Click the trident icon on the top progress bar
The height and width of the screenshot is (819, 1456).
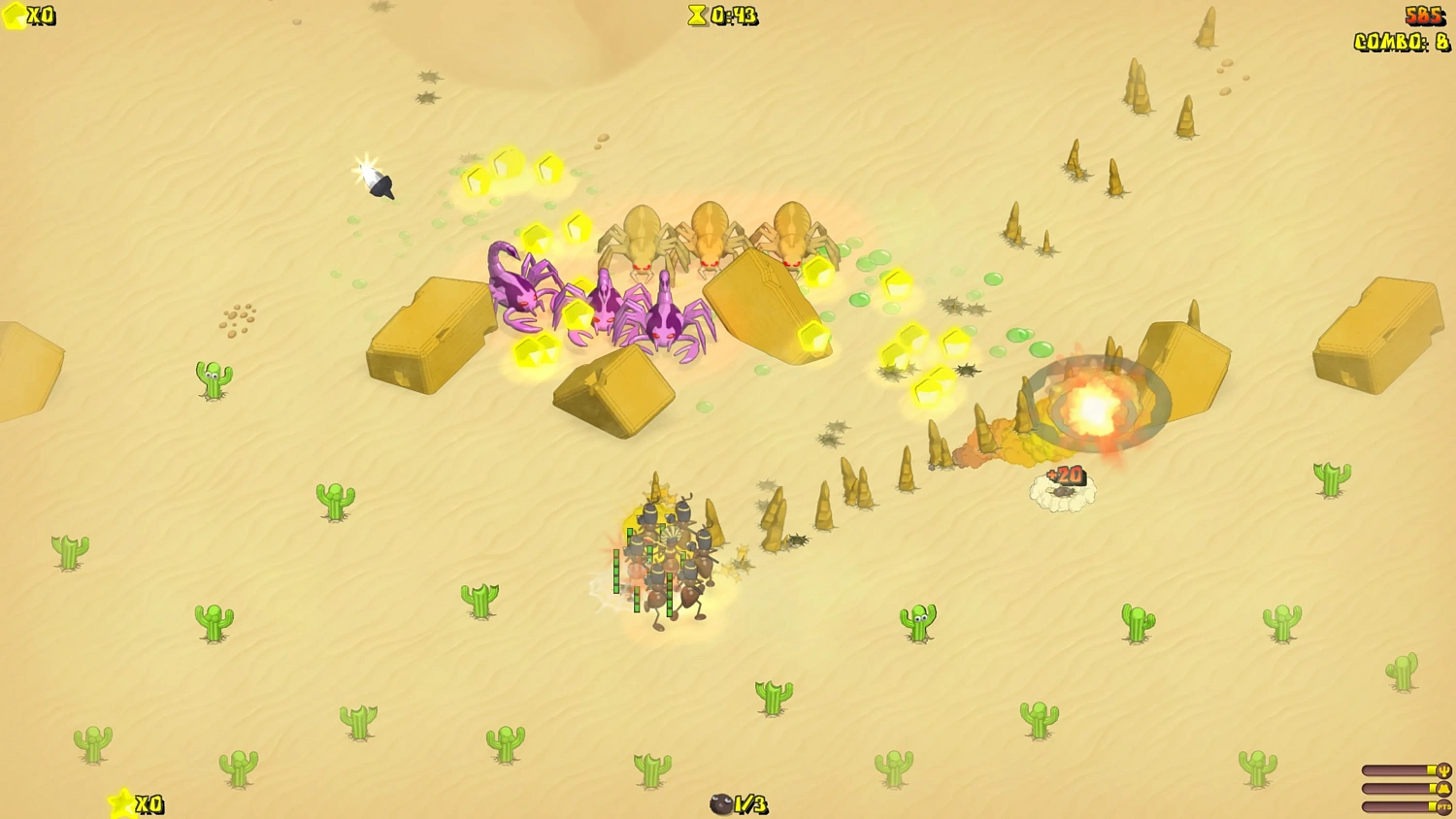click(x=1443, y=770)
